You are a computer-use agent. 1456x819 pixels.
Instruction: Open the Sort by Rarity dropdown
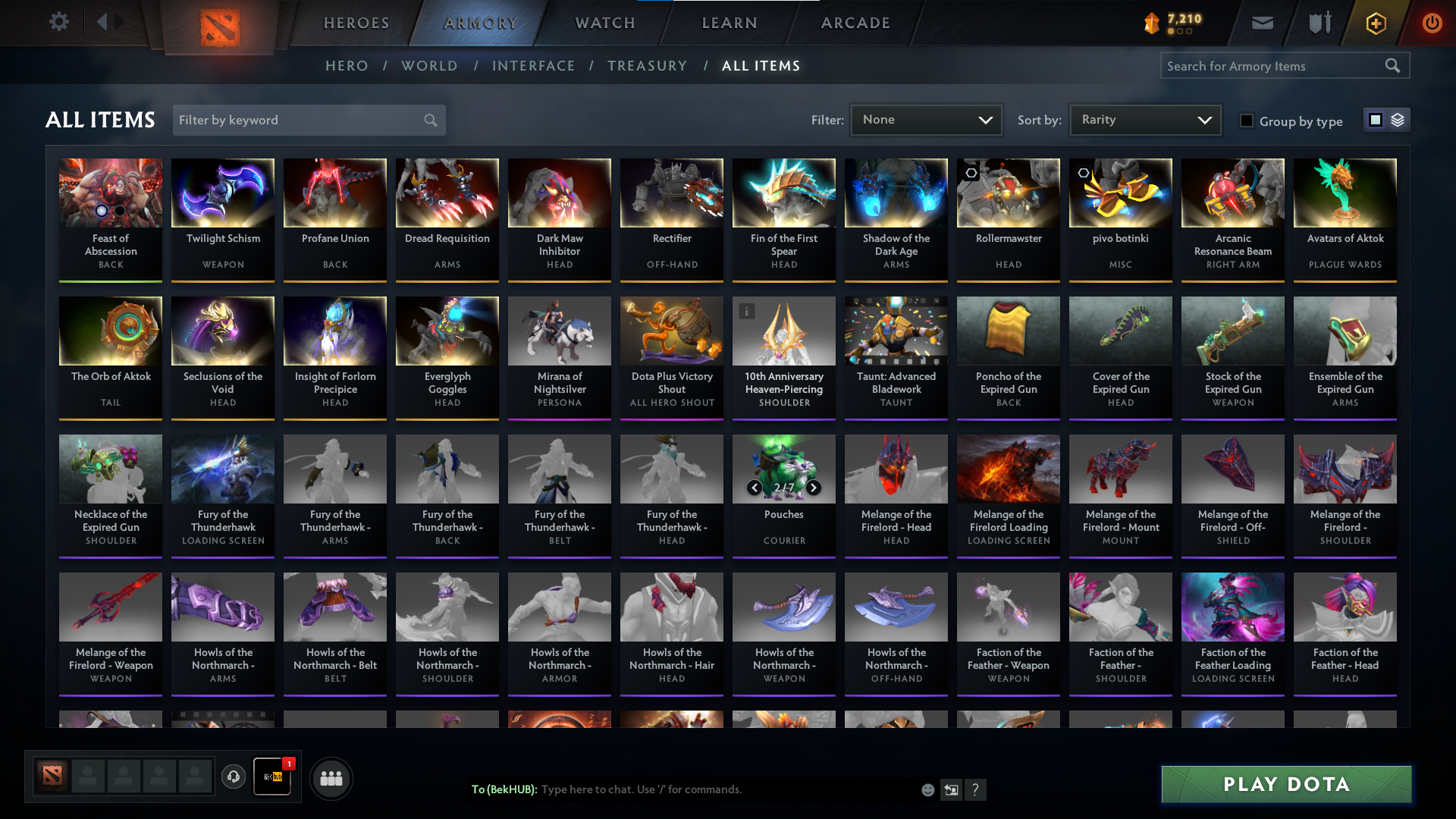point(1144,119)
